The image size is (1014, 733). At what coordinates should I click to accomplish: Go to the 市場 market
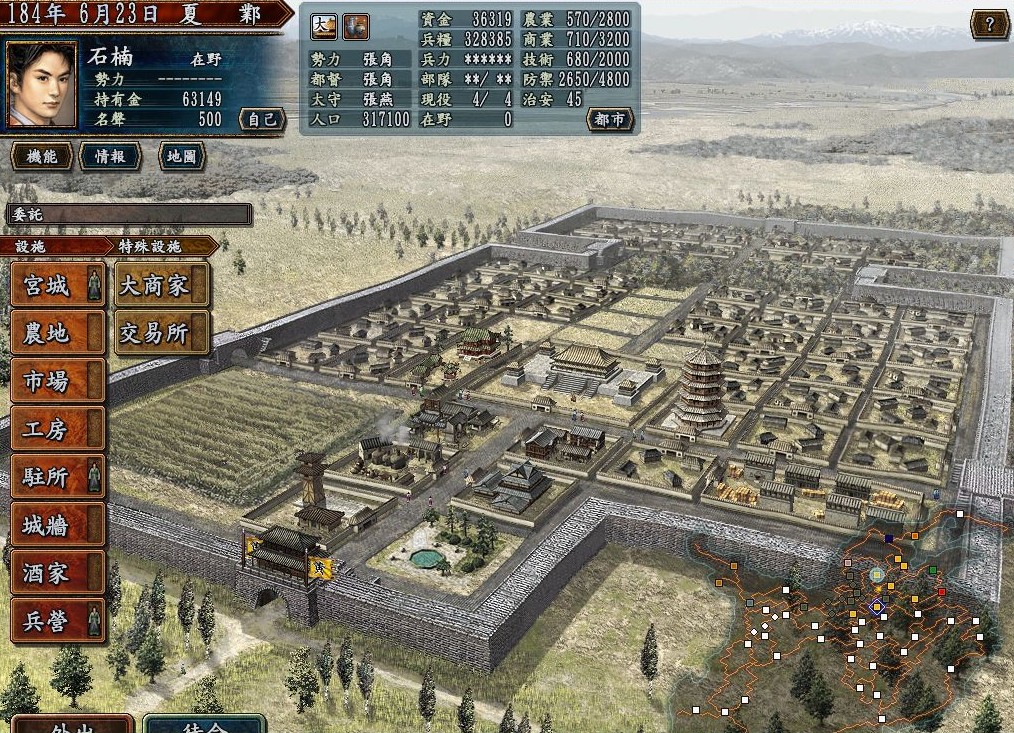pos(57,381)
